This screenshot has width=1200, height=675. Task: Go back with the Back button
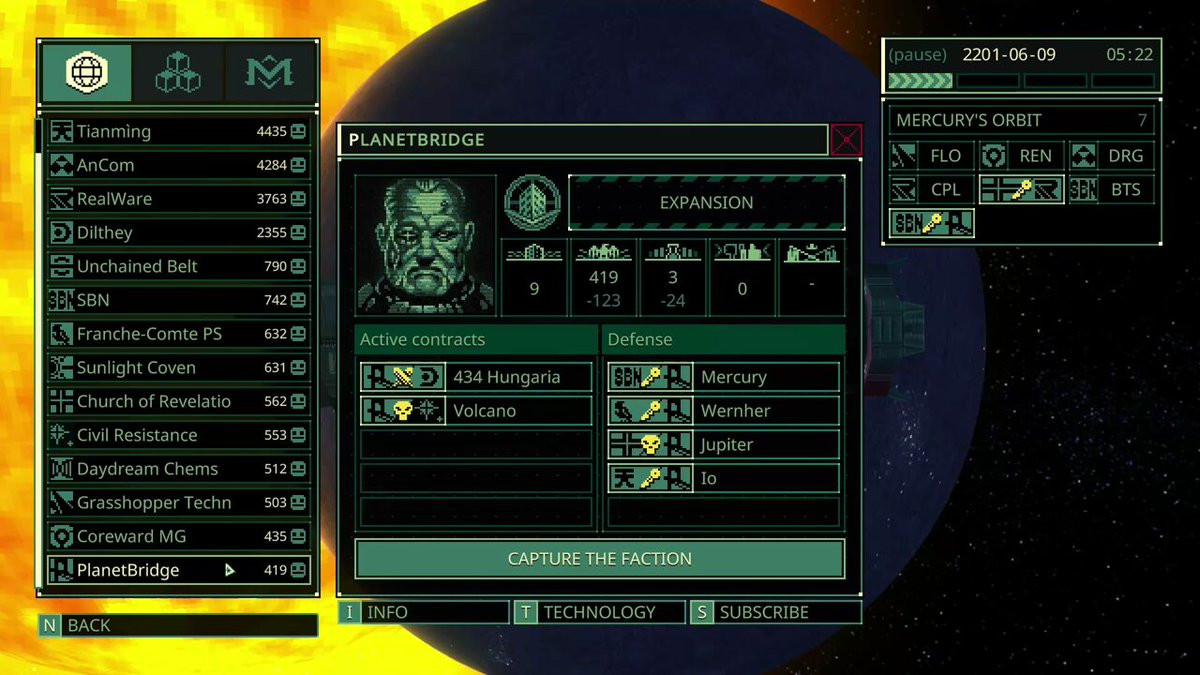coord(178,626)
